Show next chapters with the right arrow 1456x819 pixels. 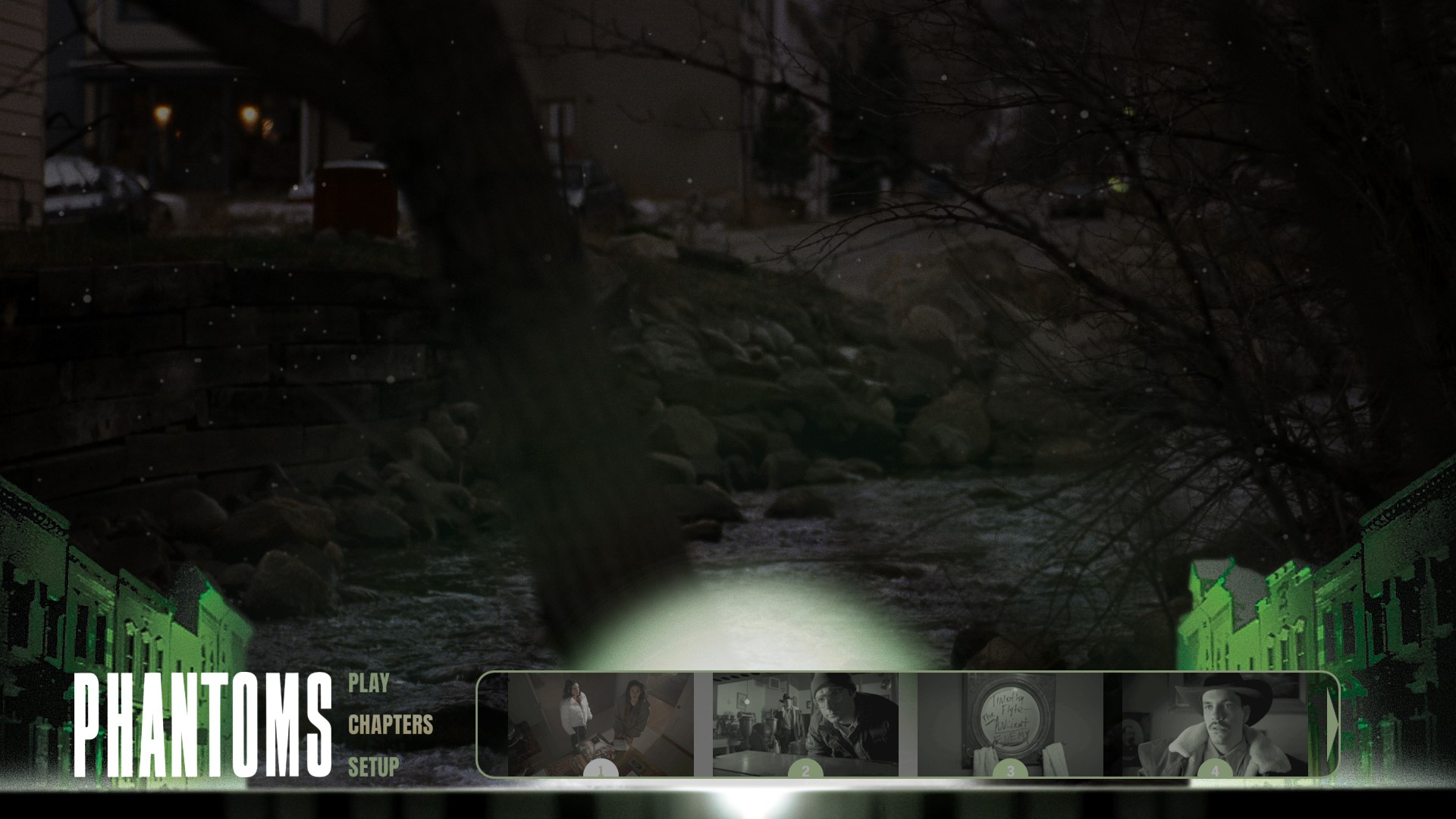point(1332,724)
